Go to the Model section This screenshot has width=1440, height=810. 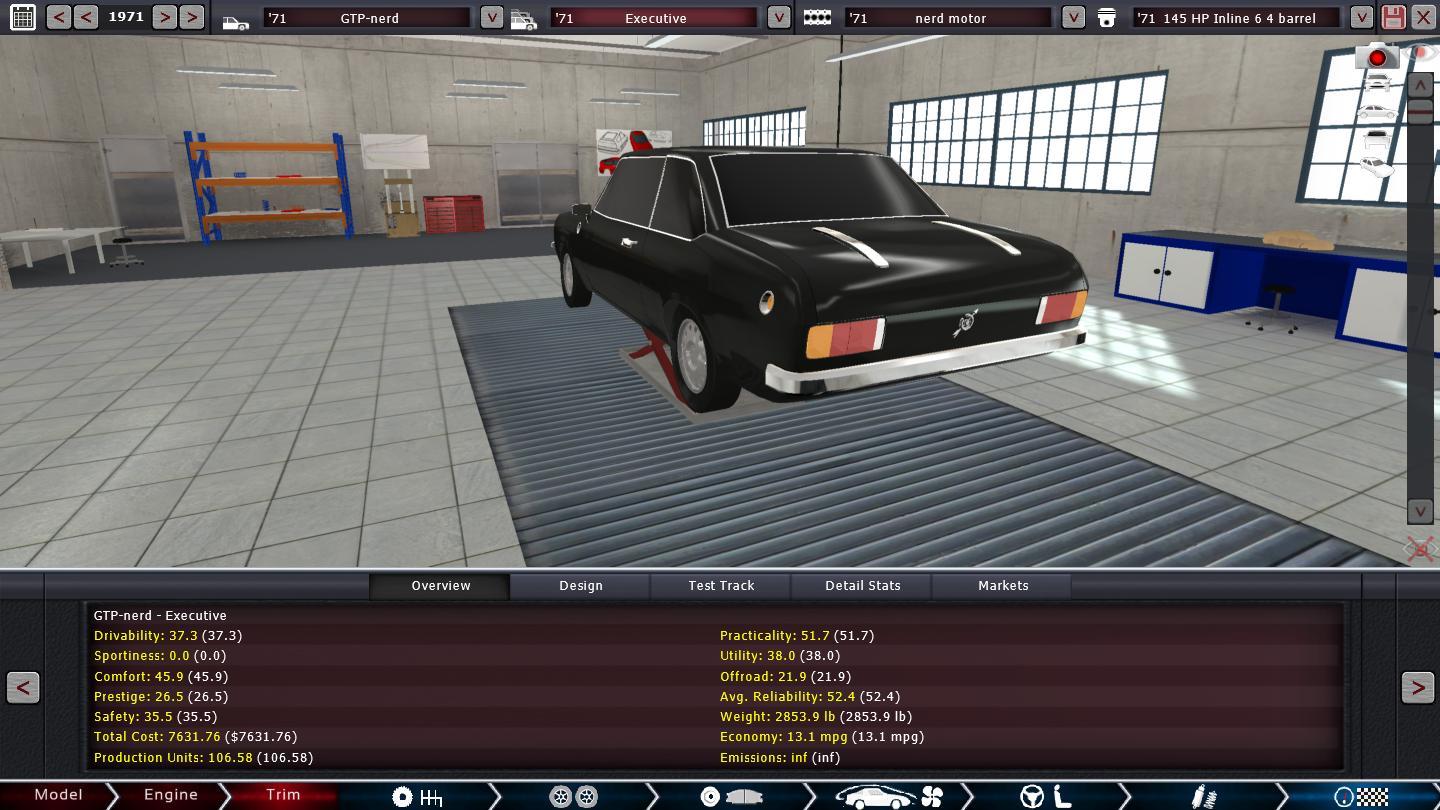(58, 795)
